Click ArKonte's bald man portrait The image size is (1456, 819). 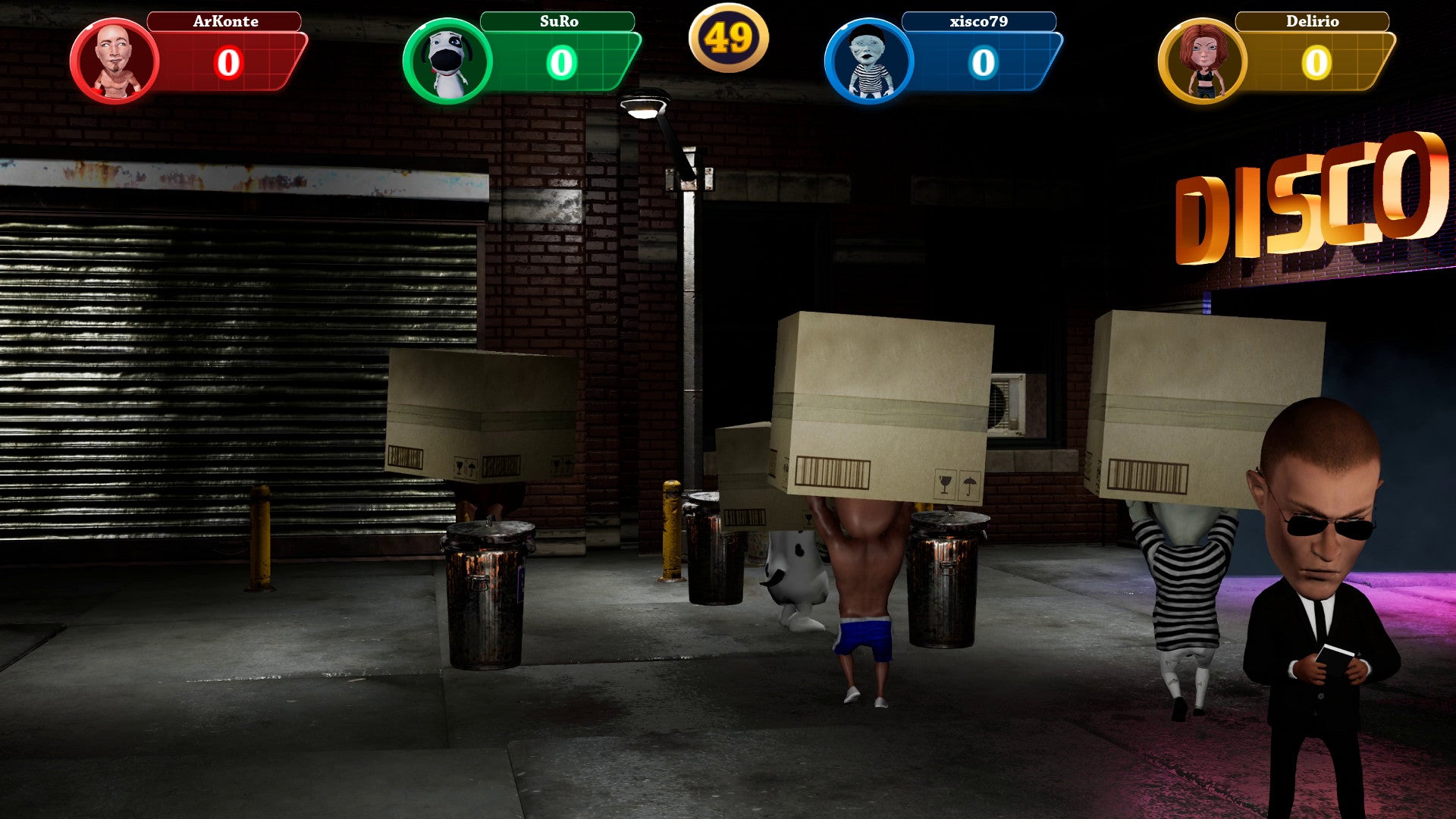coord(115,61)
